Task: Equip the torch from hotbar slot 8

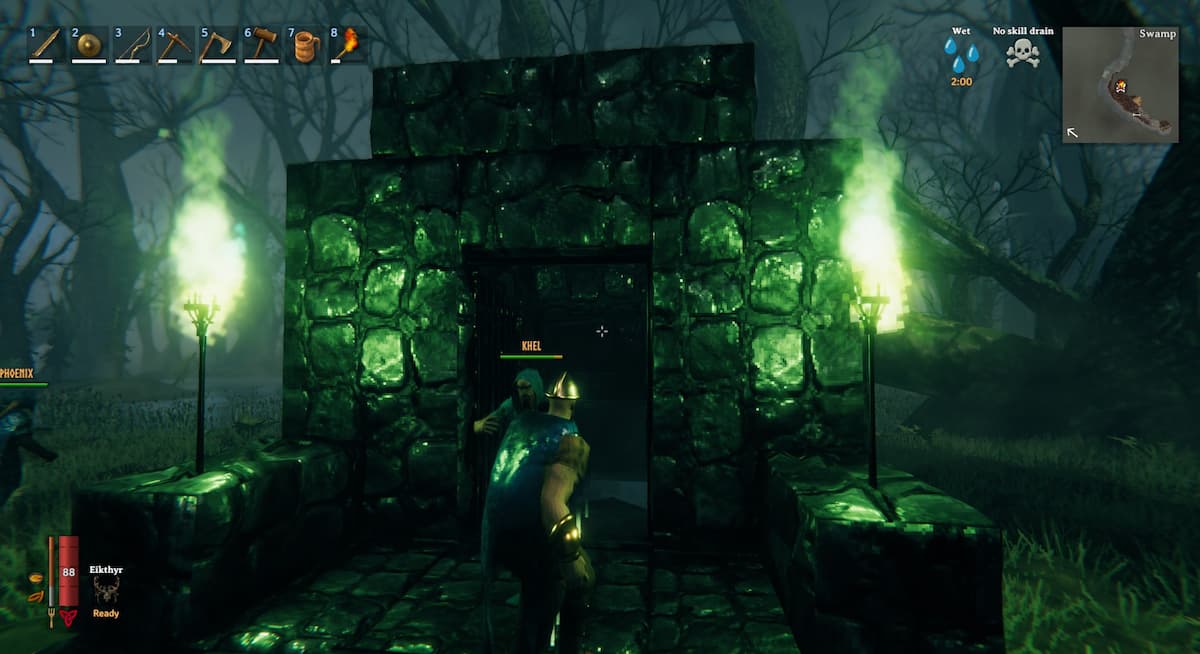Action: (347, 45)
